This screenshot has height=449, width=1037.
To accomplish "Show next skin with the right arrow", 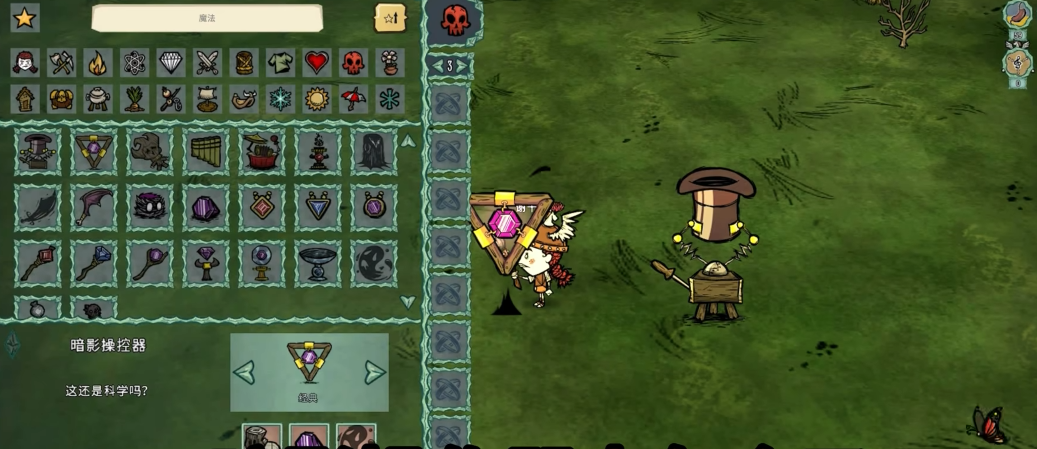I will click(x=374, y=373).
